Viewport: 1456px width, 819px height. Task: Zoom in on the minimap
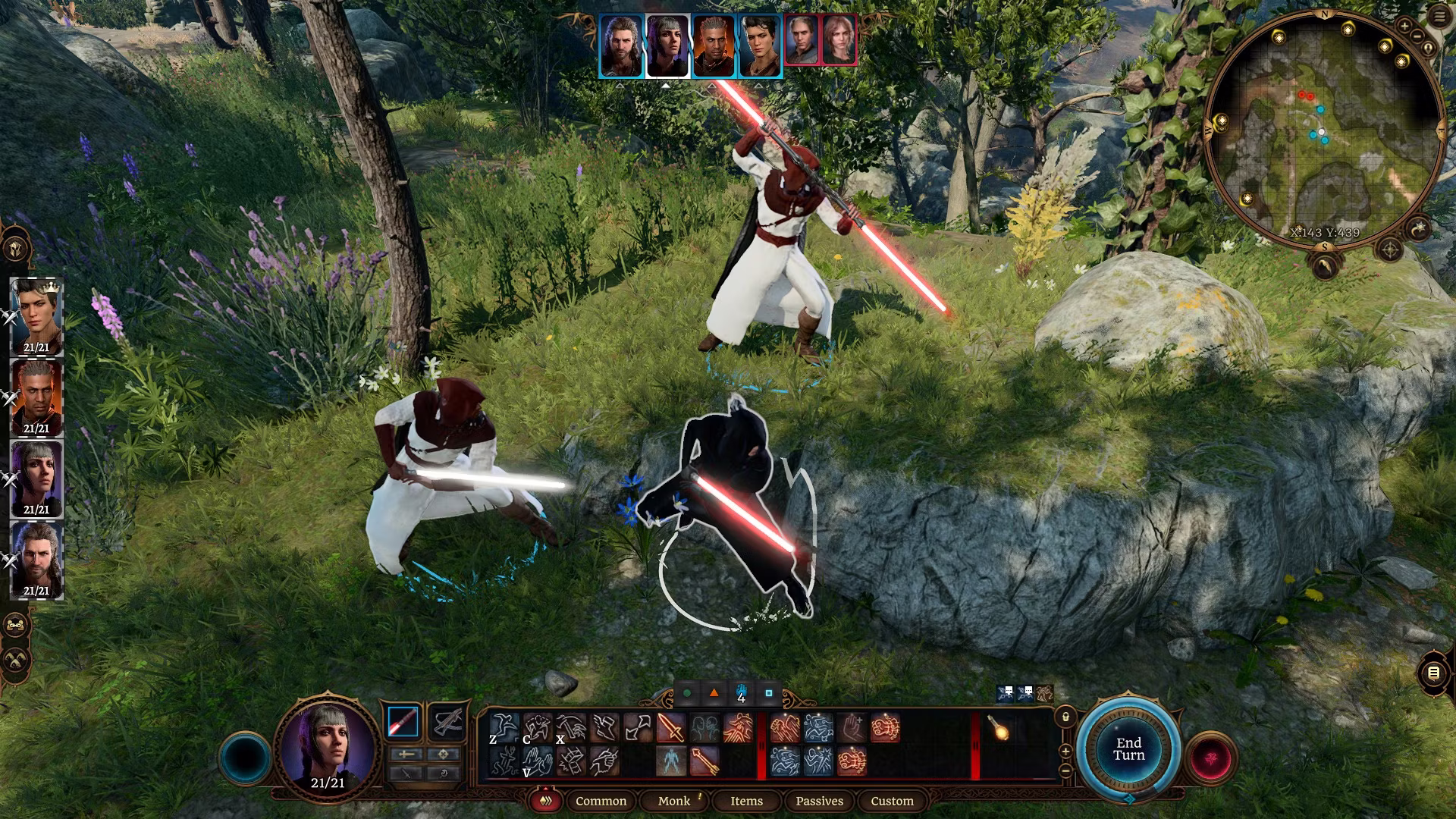click(x=1404, y=27)
